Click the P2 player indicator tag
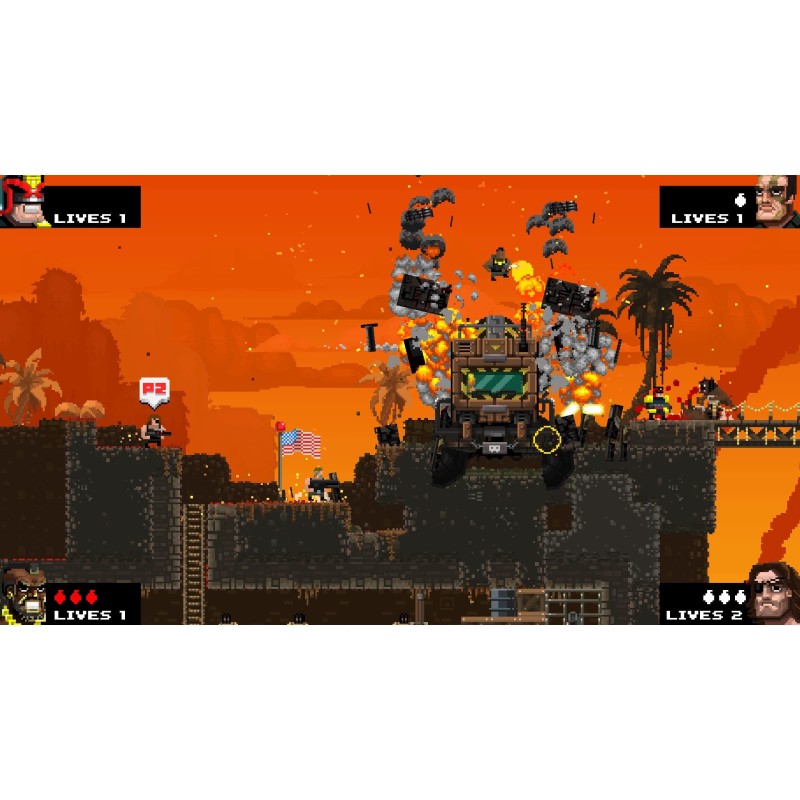800x800 pixels. [x=153, y=390]
